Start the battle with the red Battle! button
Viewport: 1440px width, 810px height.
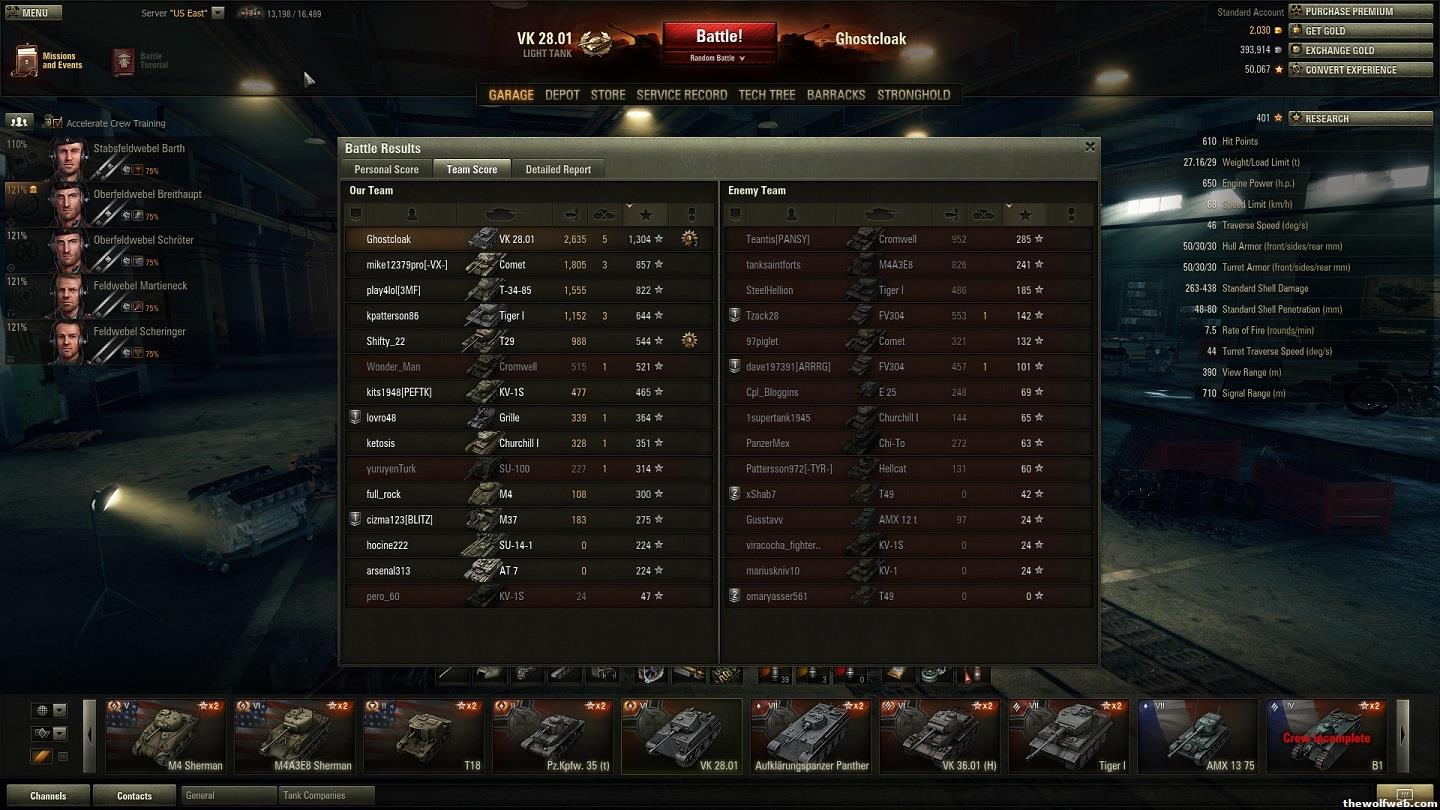pyautogui.click(x=719, y=37)
